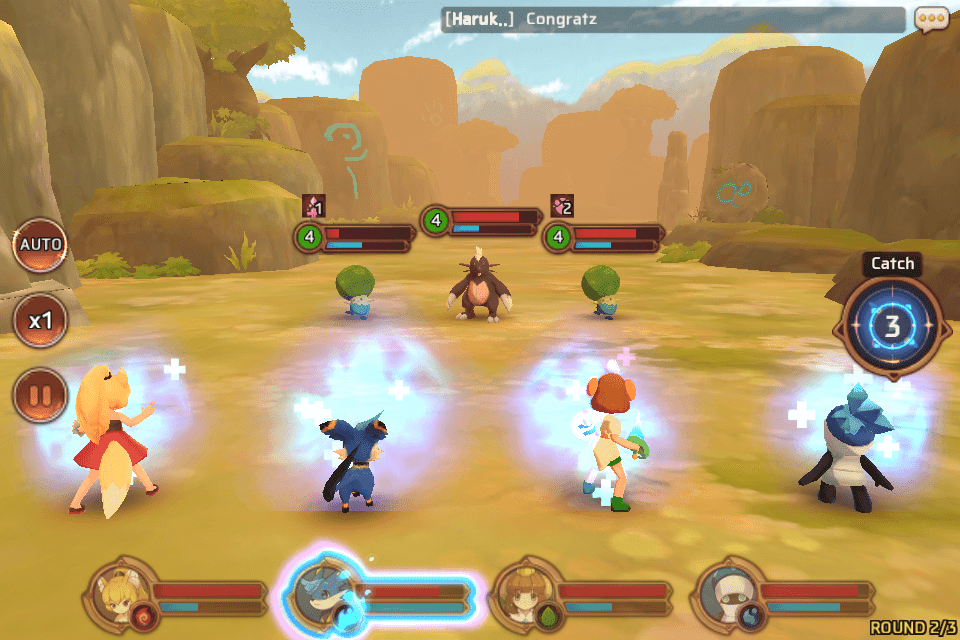Select the blonde fox girl portrait

click(120, 597)
